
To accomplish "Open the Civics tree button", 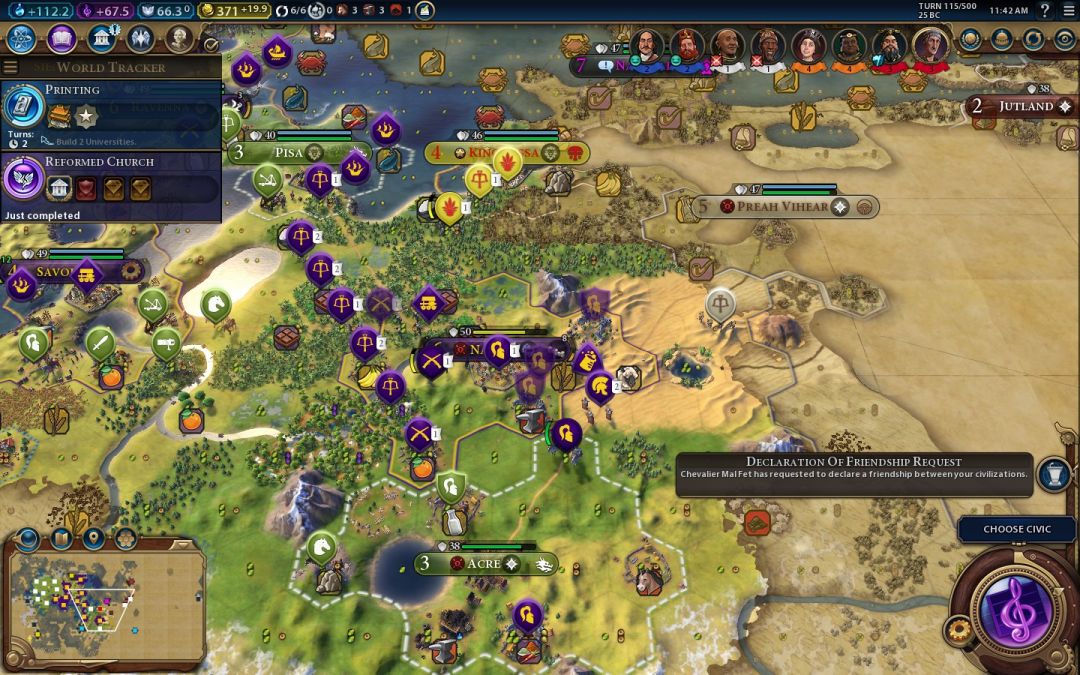I will [62, 39].
